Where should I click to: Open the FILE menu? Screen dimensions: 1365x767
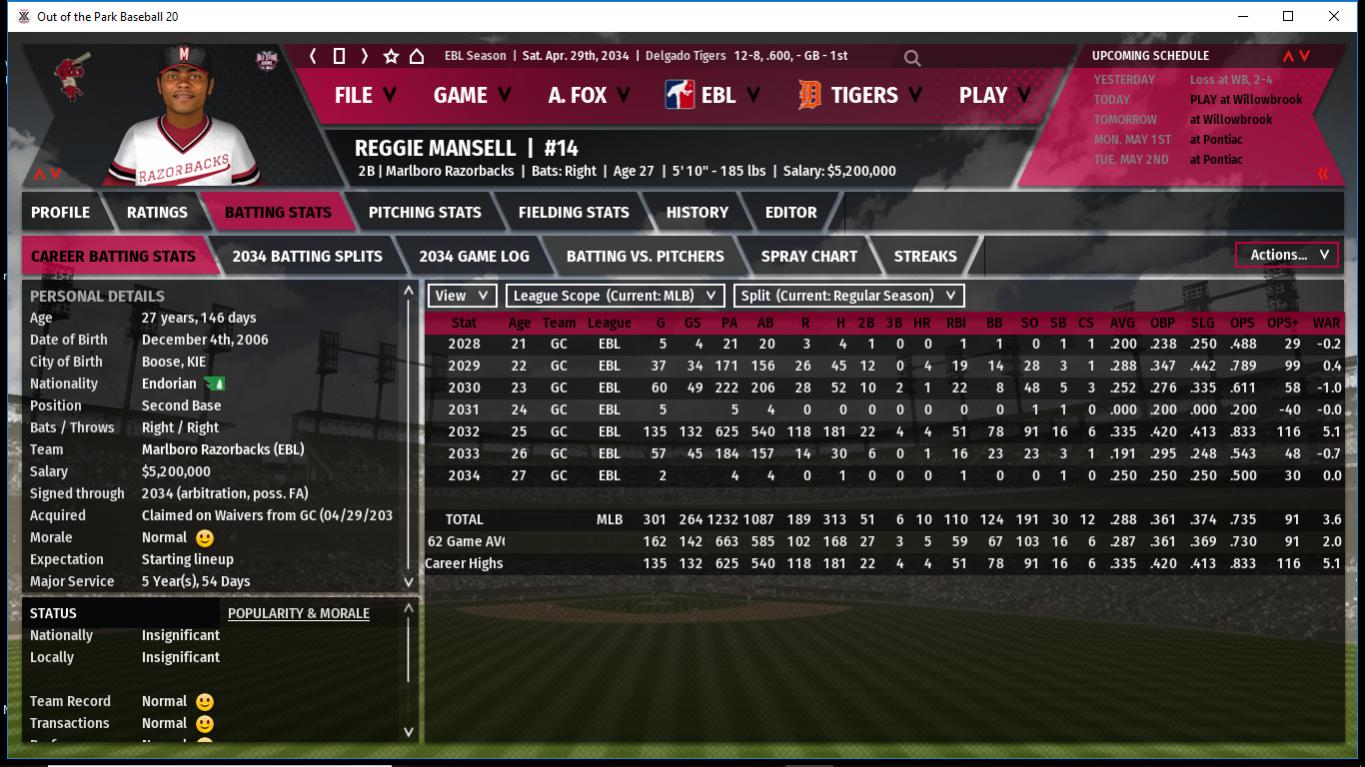(x=364, y=95)
